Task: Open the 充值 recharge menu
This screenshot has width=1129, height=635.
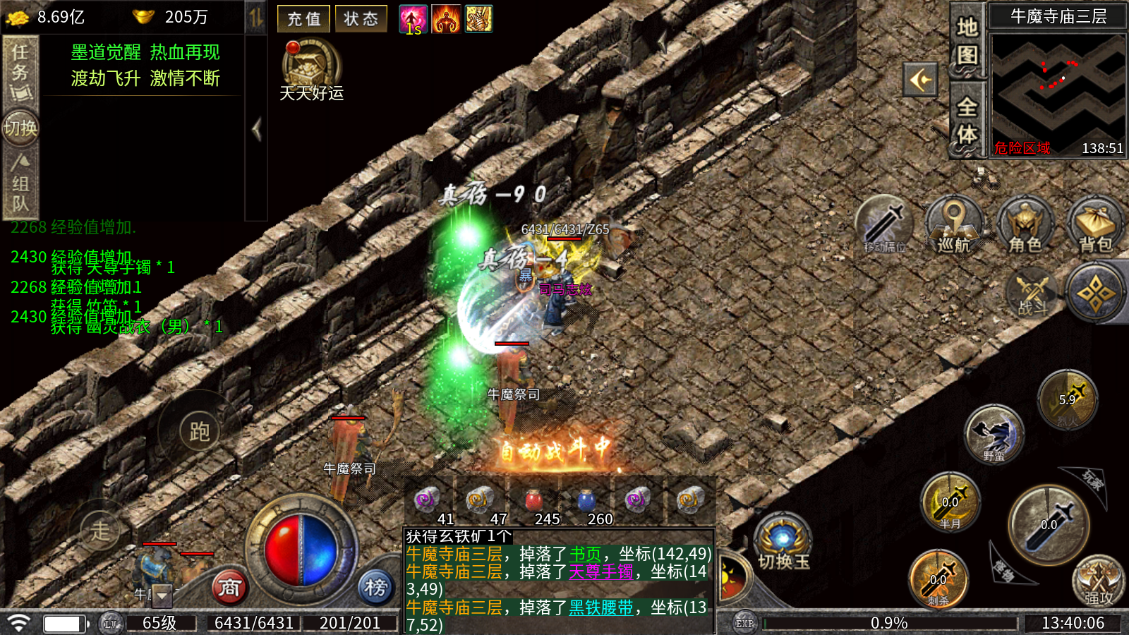Action: pyautogui.click(x=302, y=18)
